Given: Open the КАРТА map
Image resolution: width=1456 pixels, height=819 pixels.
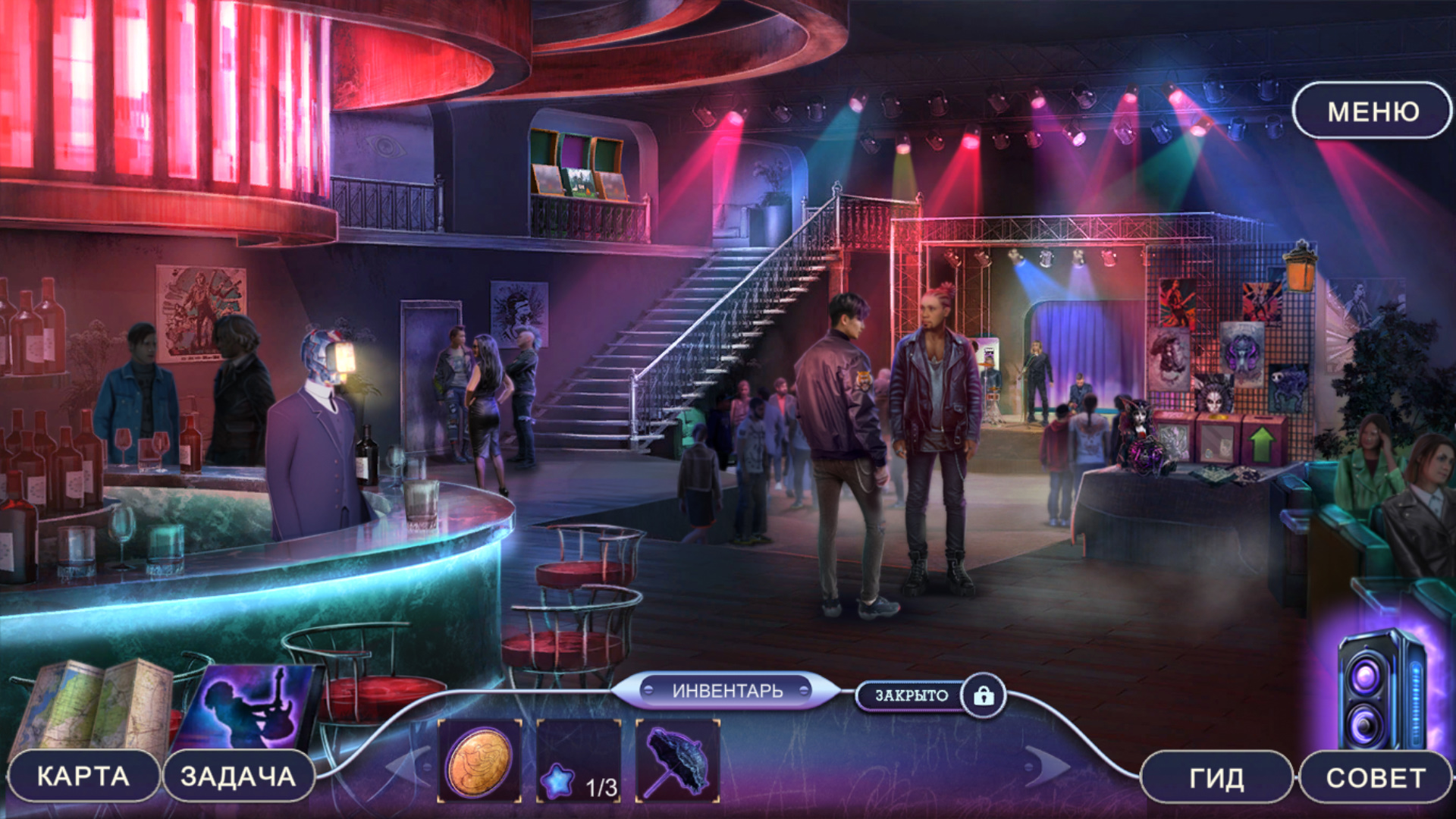Looking at the screenshot, I should [x=83, y=777].
